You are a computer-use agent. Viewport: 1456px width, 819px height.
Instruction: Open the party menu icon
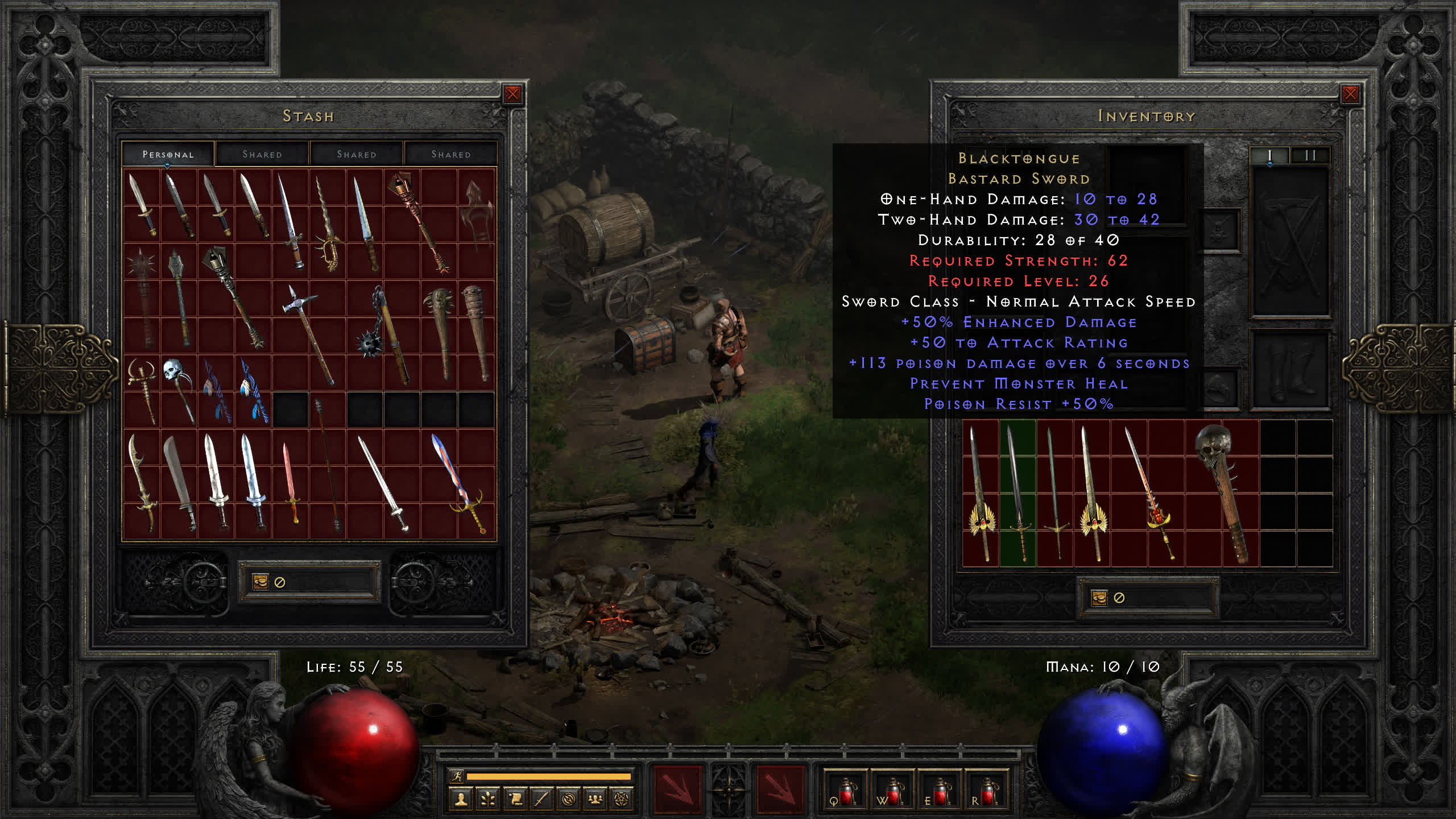[595, 800]
